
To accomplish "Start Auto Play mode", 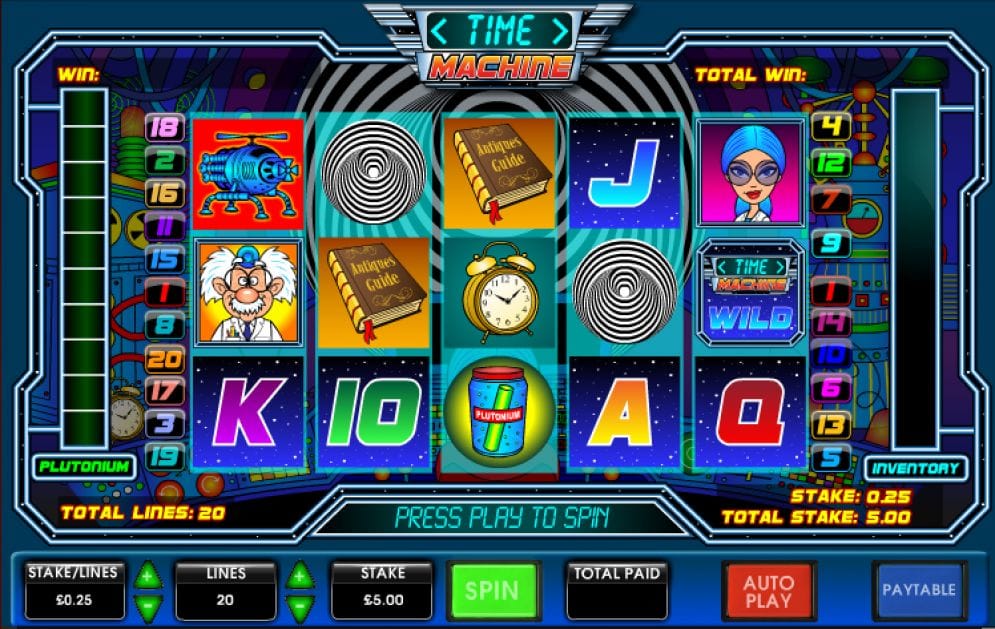I will 768,591.
